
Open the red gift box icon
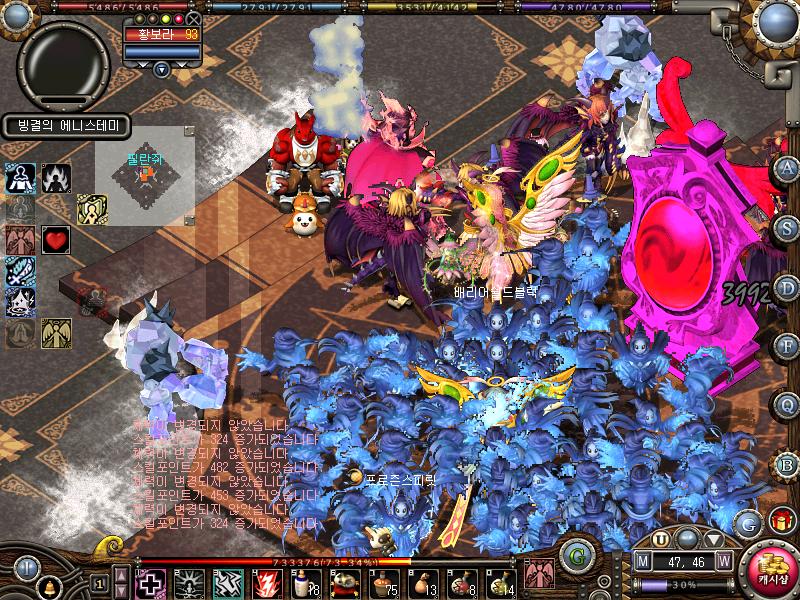tap(781, 520)
